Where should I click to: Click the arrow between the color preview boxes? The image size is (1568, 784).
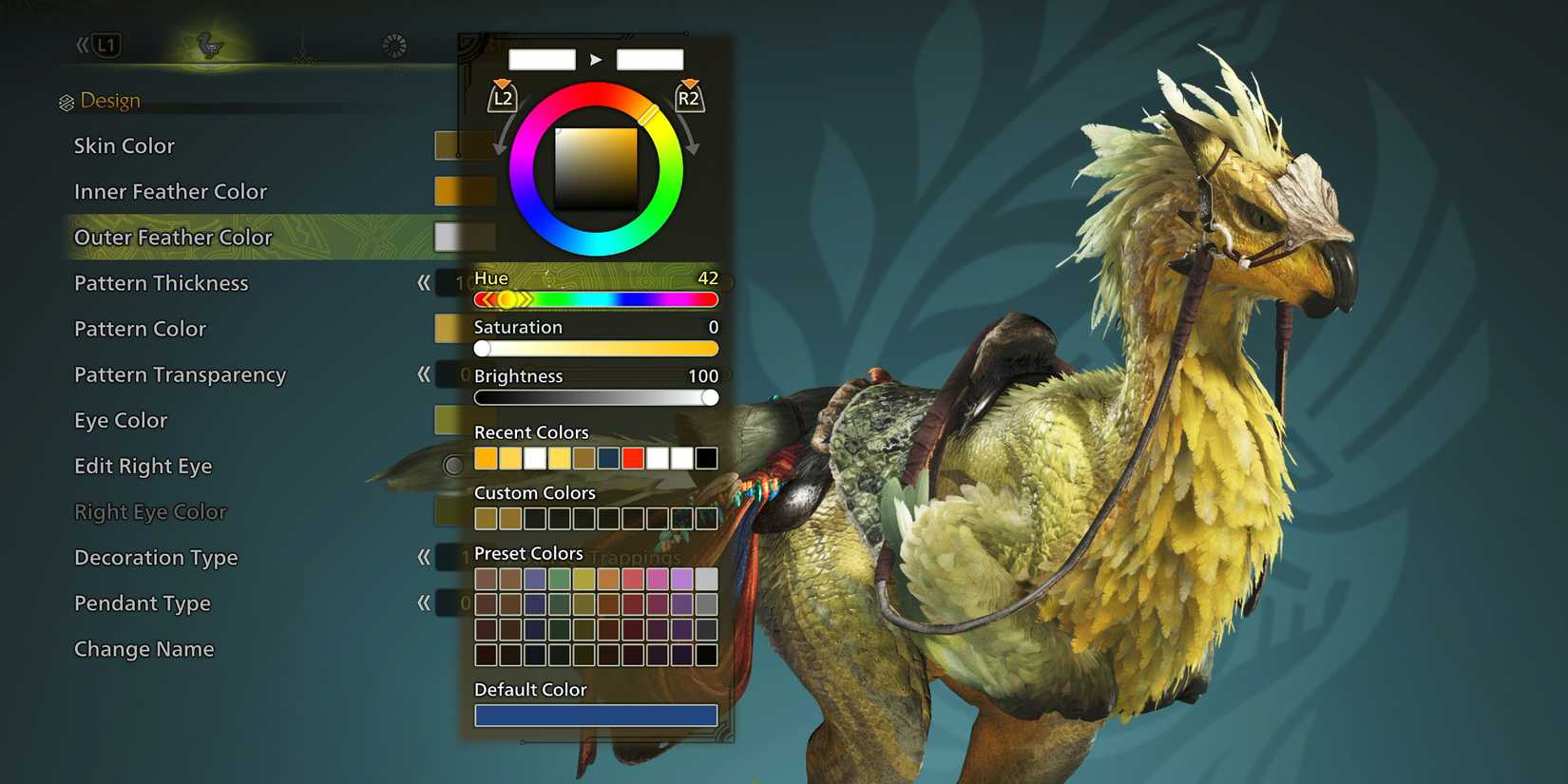(x=597, y=59)
